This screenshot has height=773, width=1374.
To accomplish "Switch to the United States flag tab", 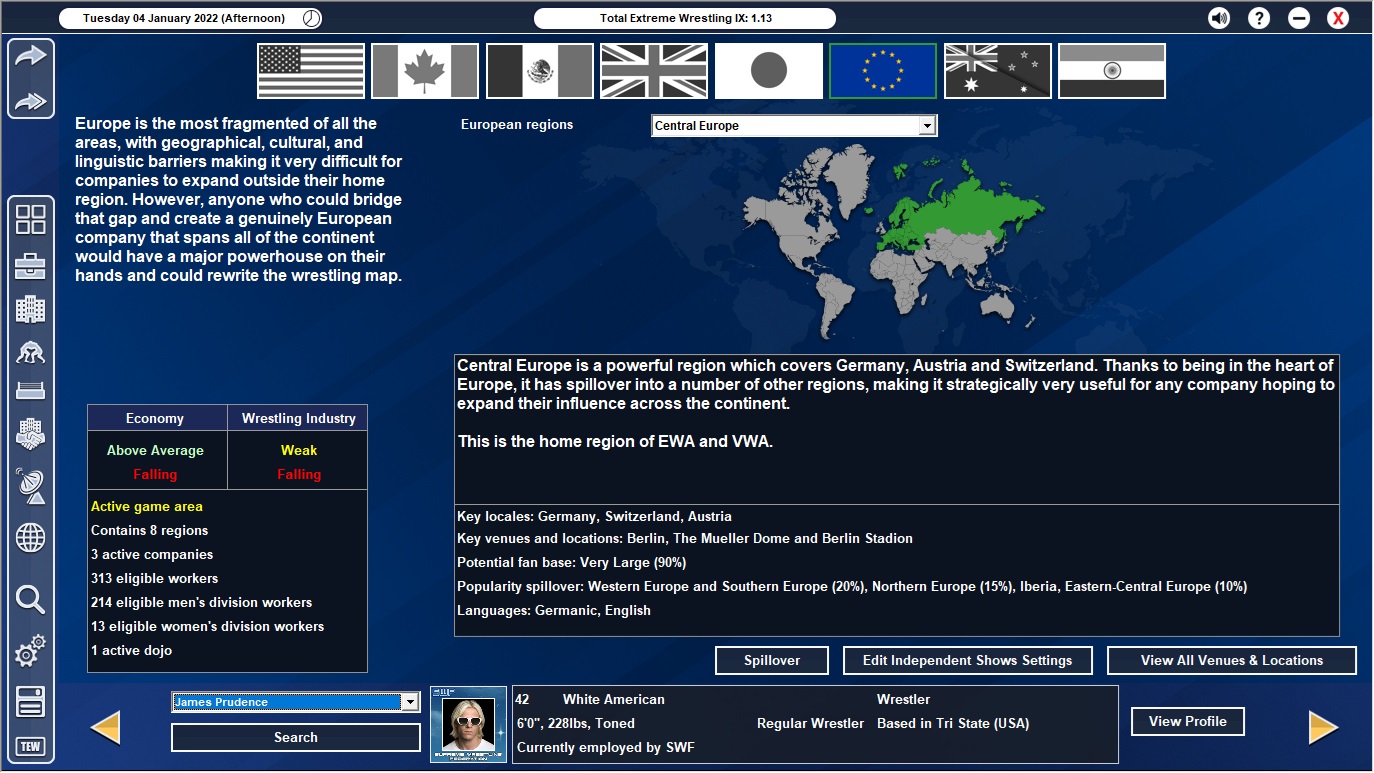I will 310,70.
